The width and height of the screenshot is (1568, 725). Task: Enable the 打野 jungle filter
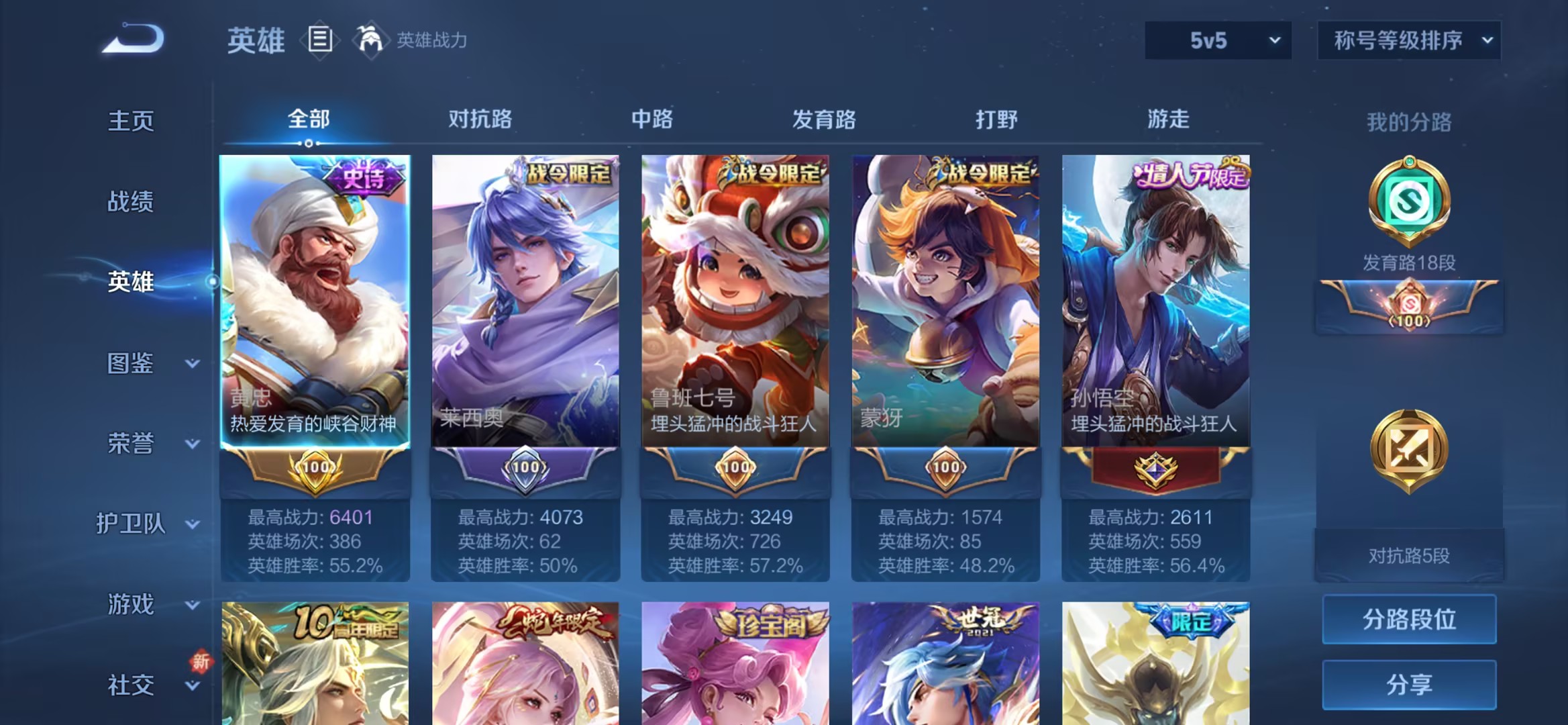(996, 119)
